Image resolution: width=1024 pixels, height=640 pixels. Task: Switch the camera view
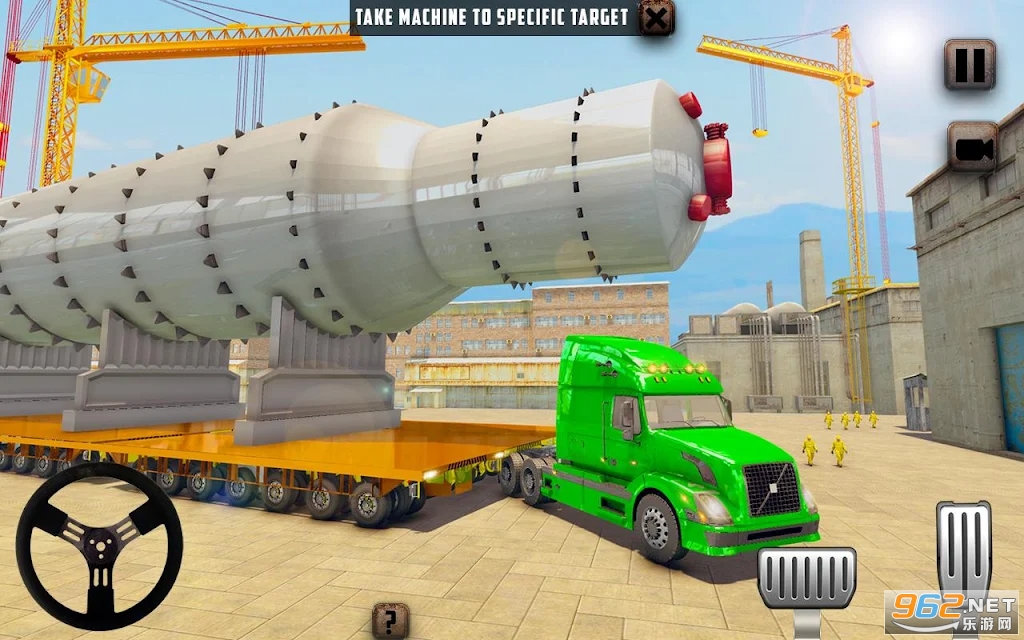coord(972,147)
